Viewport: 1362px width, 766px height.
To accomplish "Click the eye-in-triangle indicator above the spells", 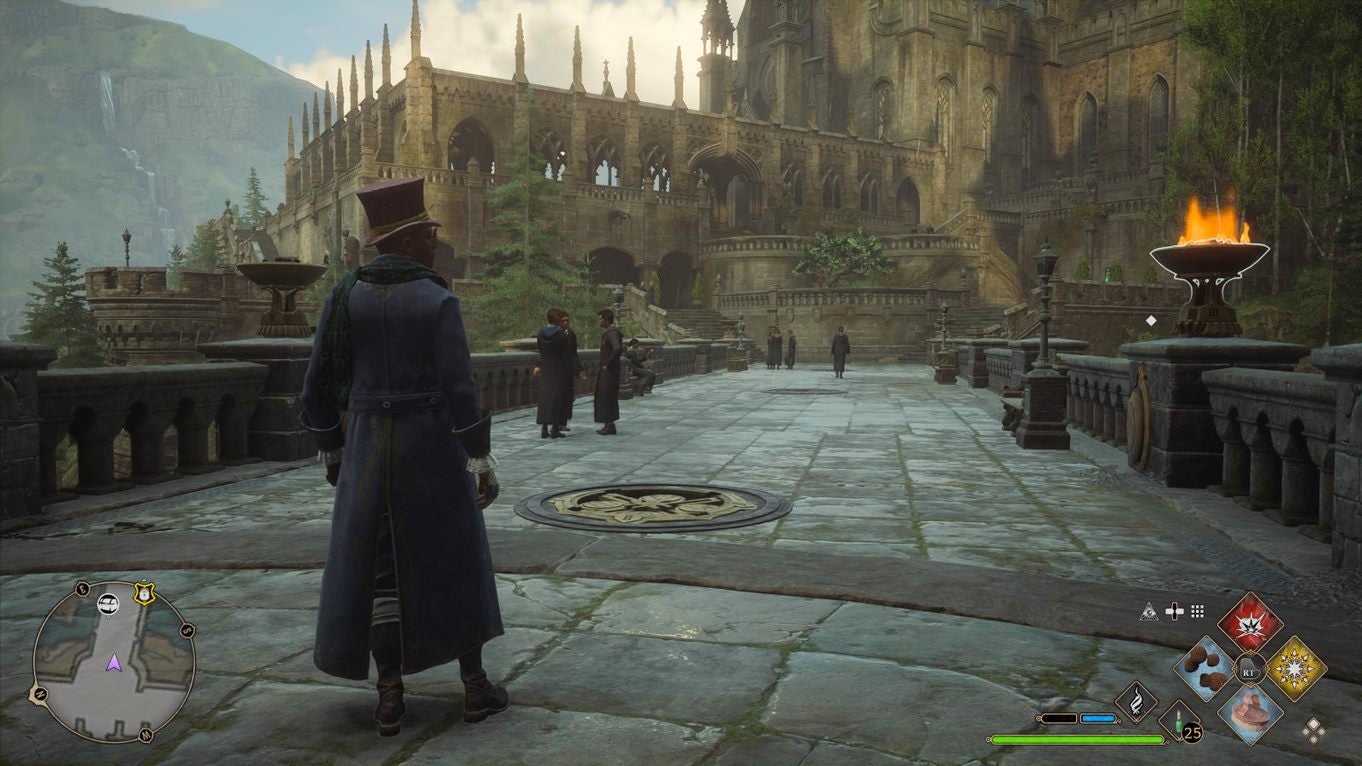I will pos(1150,611).
